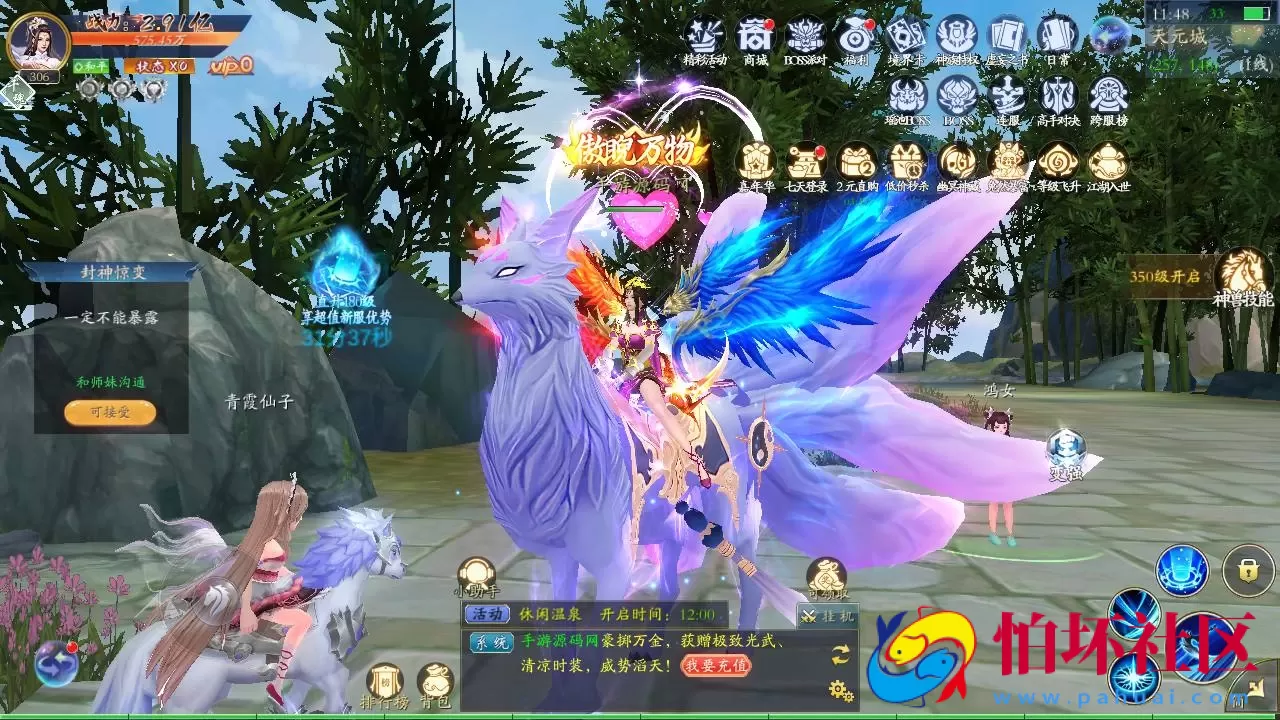Viewport: 1280px width, 720px height.
Task: Open the BOSS派对 activity icon
Action: [803, 35]
